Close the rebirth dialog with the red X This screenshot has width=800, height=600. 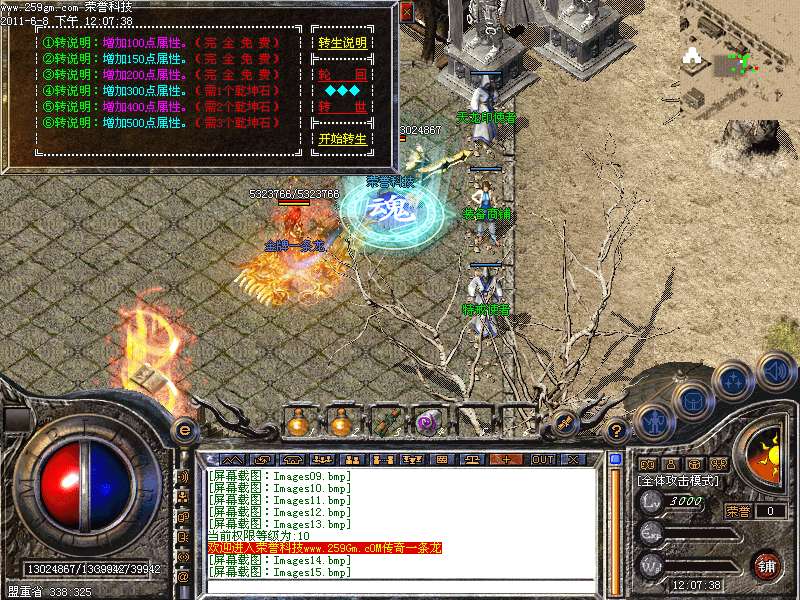[x=406, y=13]
